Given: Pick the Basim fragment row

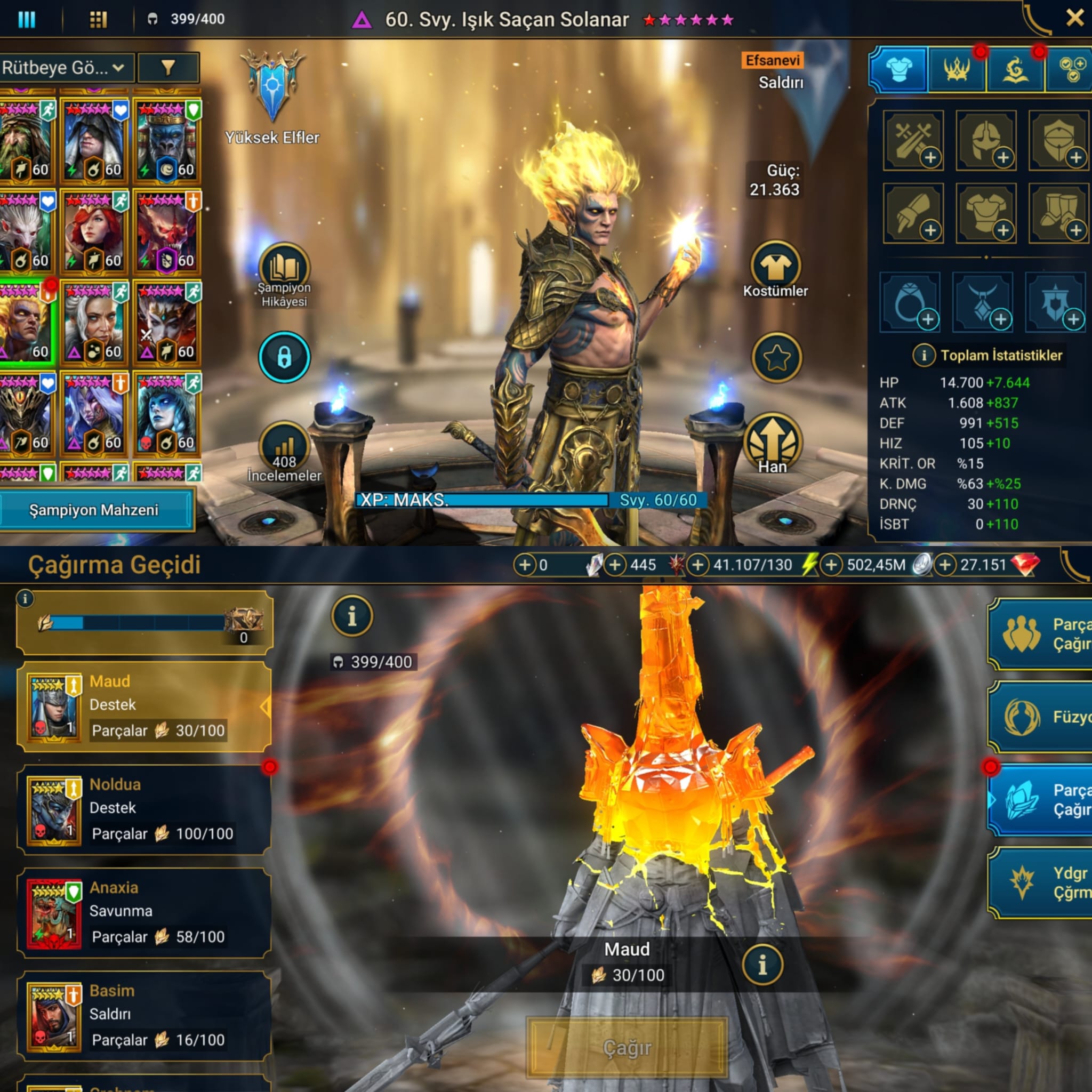Looking at the screenshot, I should 144,1016.
